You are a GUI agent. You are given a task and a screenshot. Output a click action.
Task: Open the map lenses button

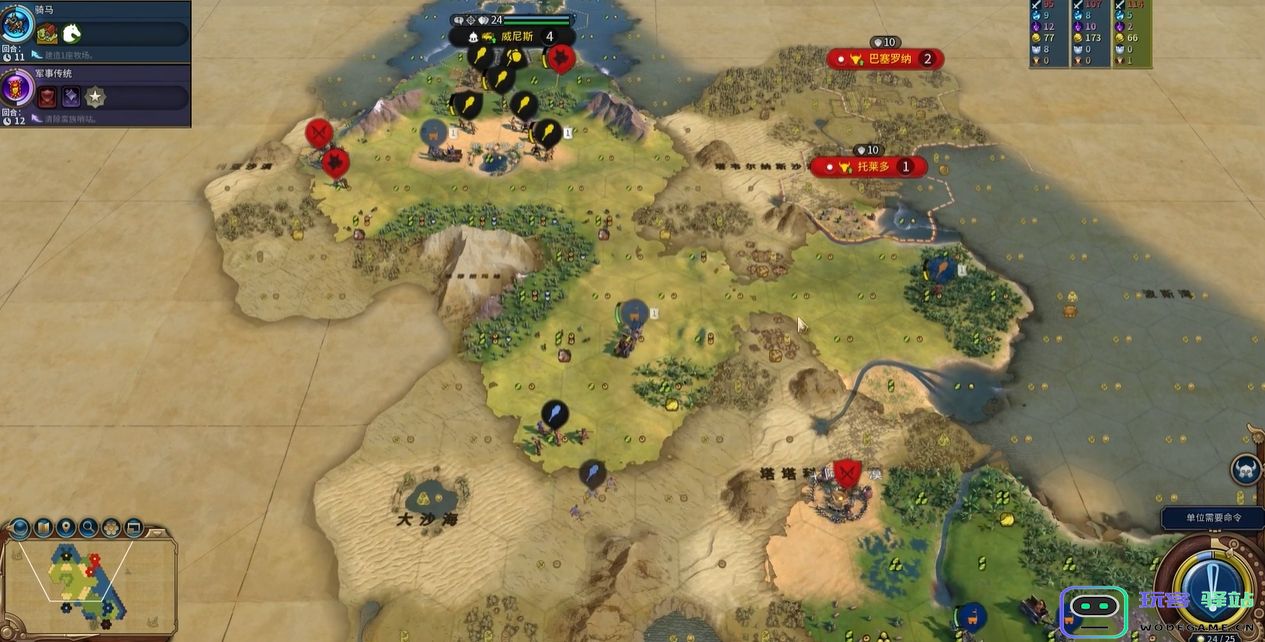click(44, 527)
